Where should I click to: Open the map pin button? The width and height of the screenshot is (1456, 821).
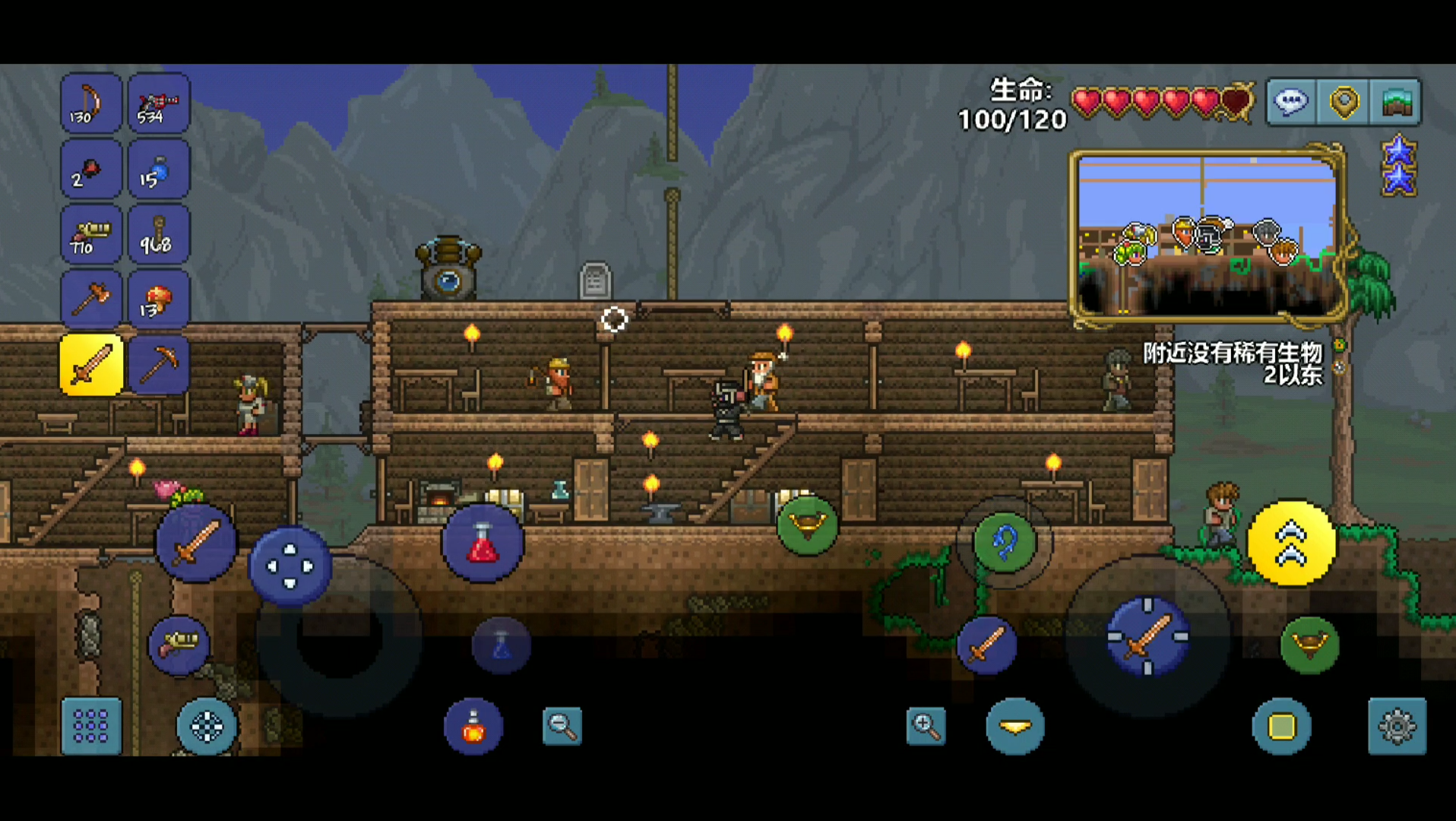[1344, 102]
